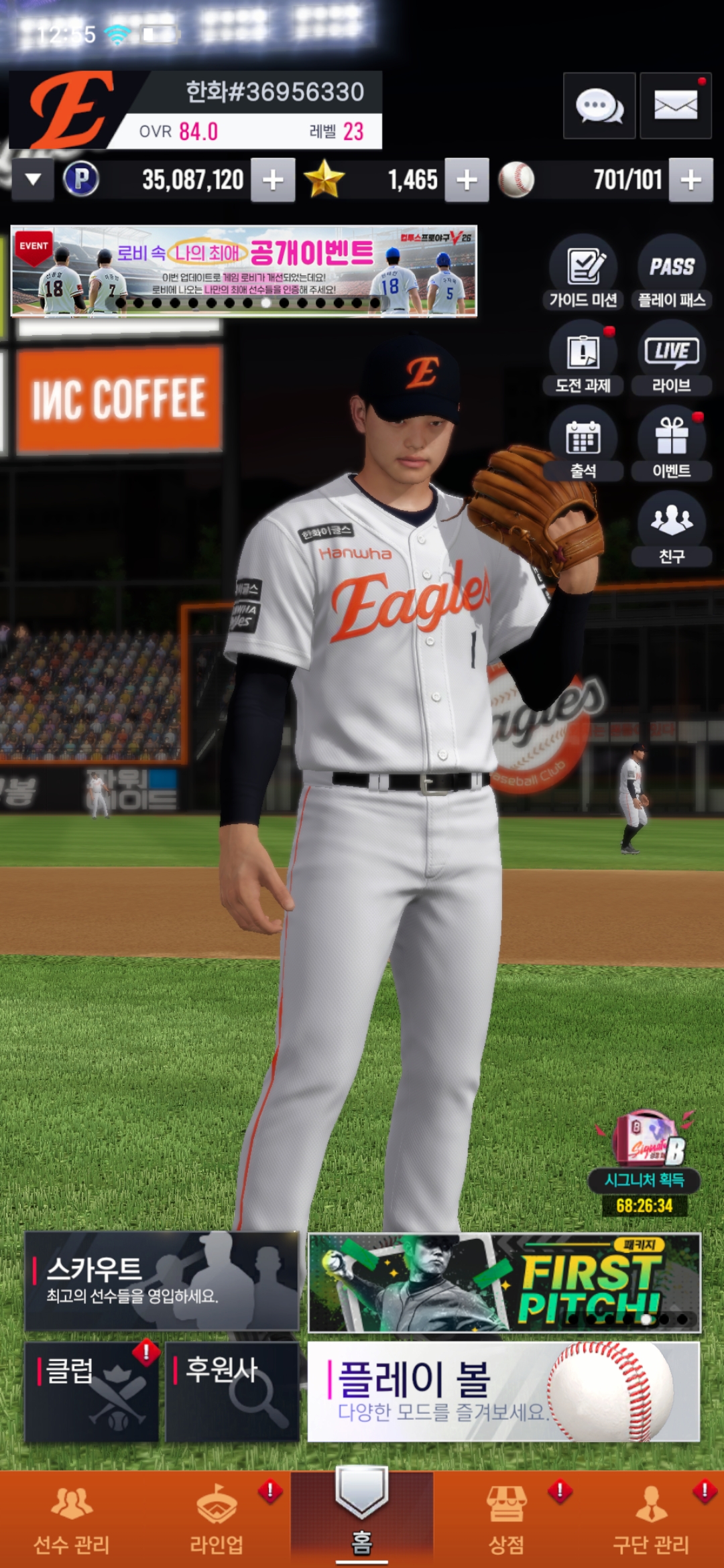Image resolution: width=724 pixels, height=1568 pixels.
Task: Open the 후원사 sponsor panel
Action: [232, 1391]
